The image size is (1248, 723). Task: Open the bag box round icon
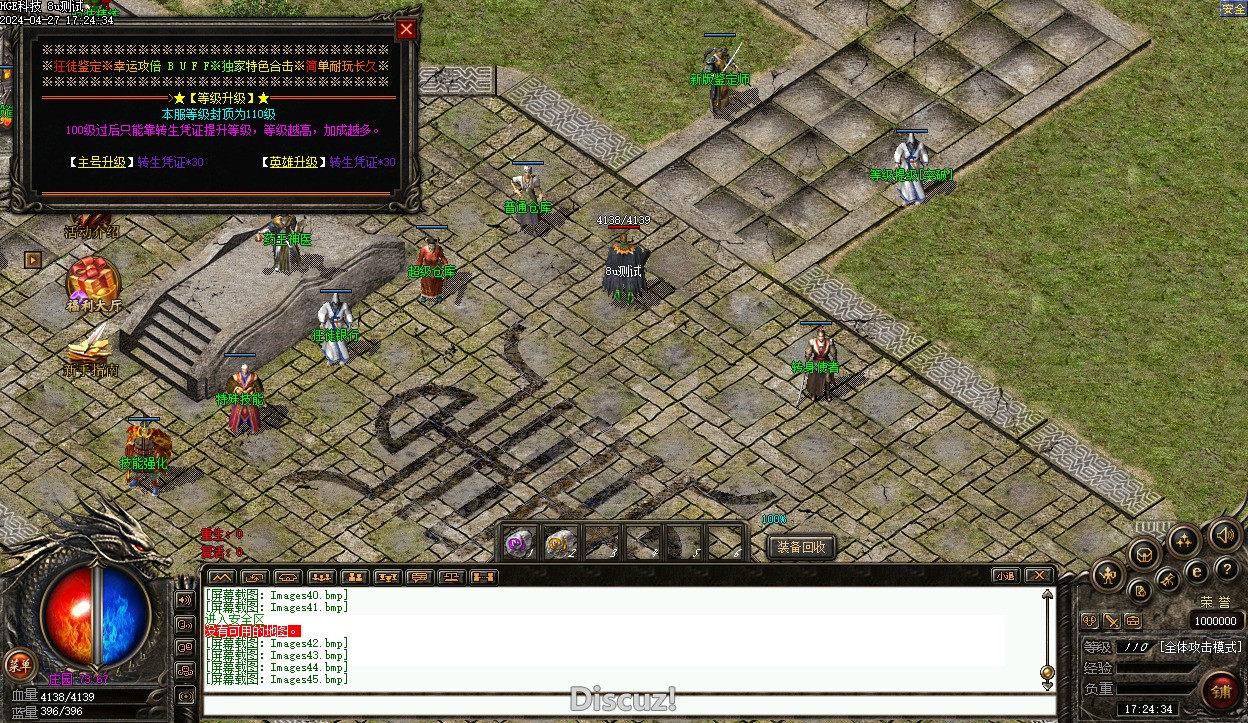1143,553
